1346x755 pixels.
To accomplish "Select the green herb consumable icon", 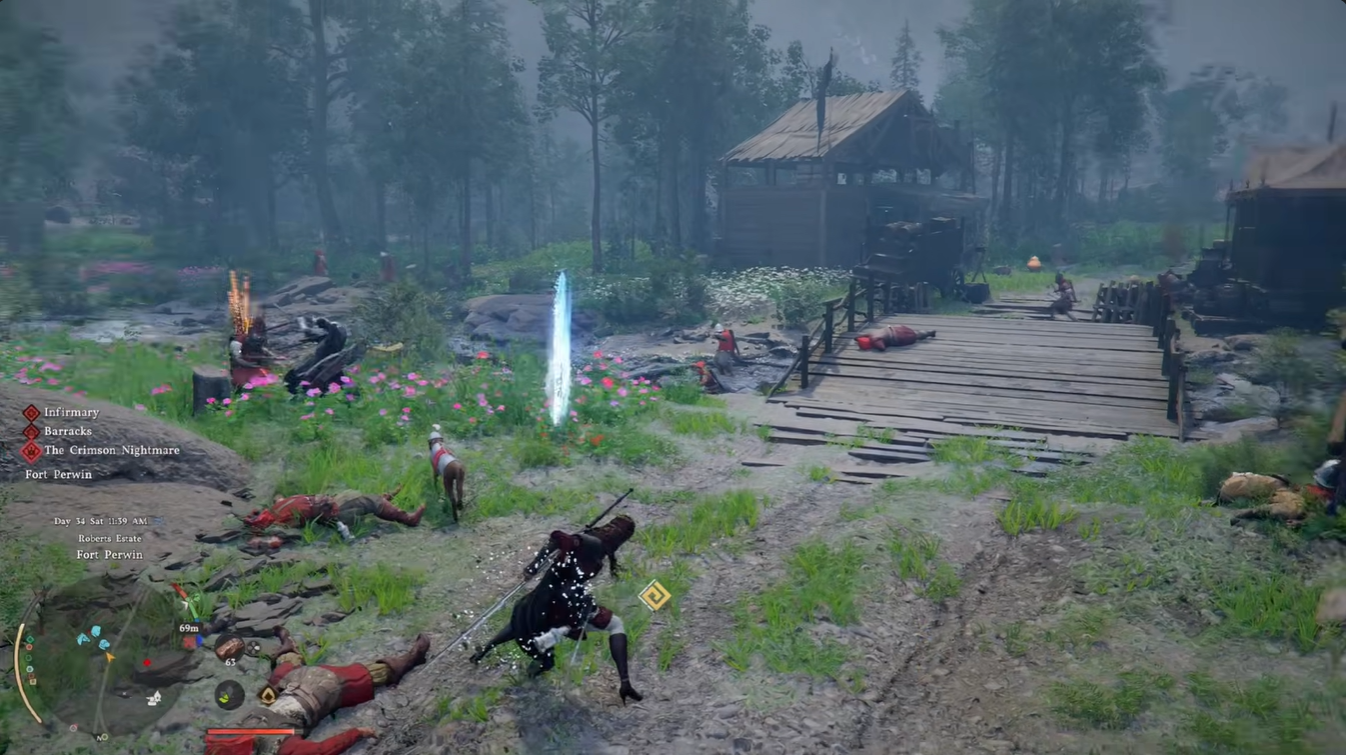I will (228, 693).
